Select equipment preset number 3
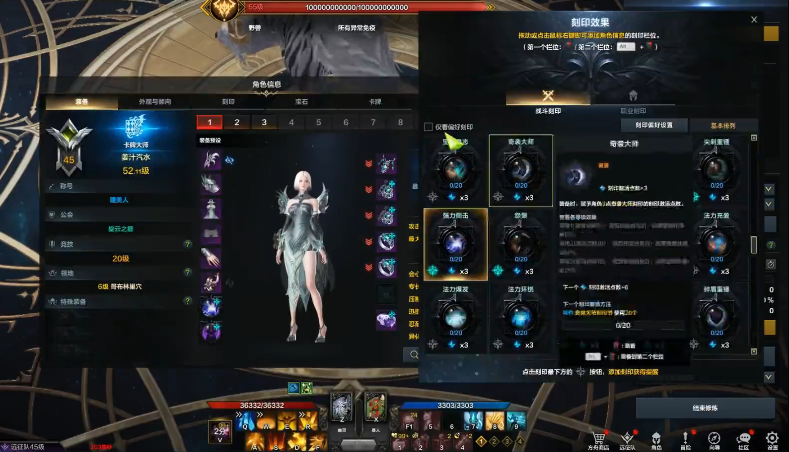The image size is (789, 452). 264,122
